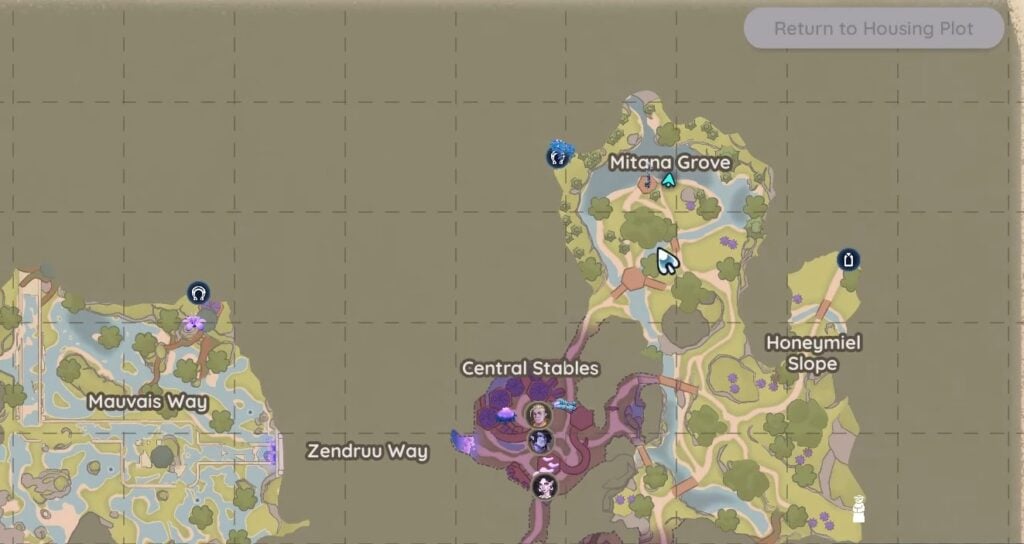This screenshot has width=1024, height=544.
Task: Select the bottom villager portrait at Central Stables
Action: click(x=545, y=485)
